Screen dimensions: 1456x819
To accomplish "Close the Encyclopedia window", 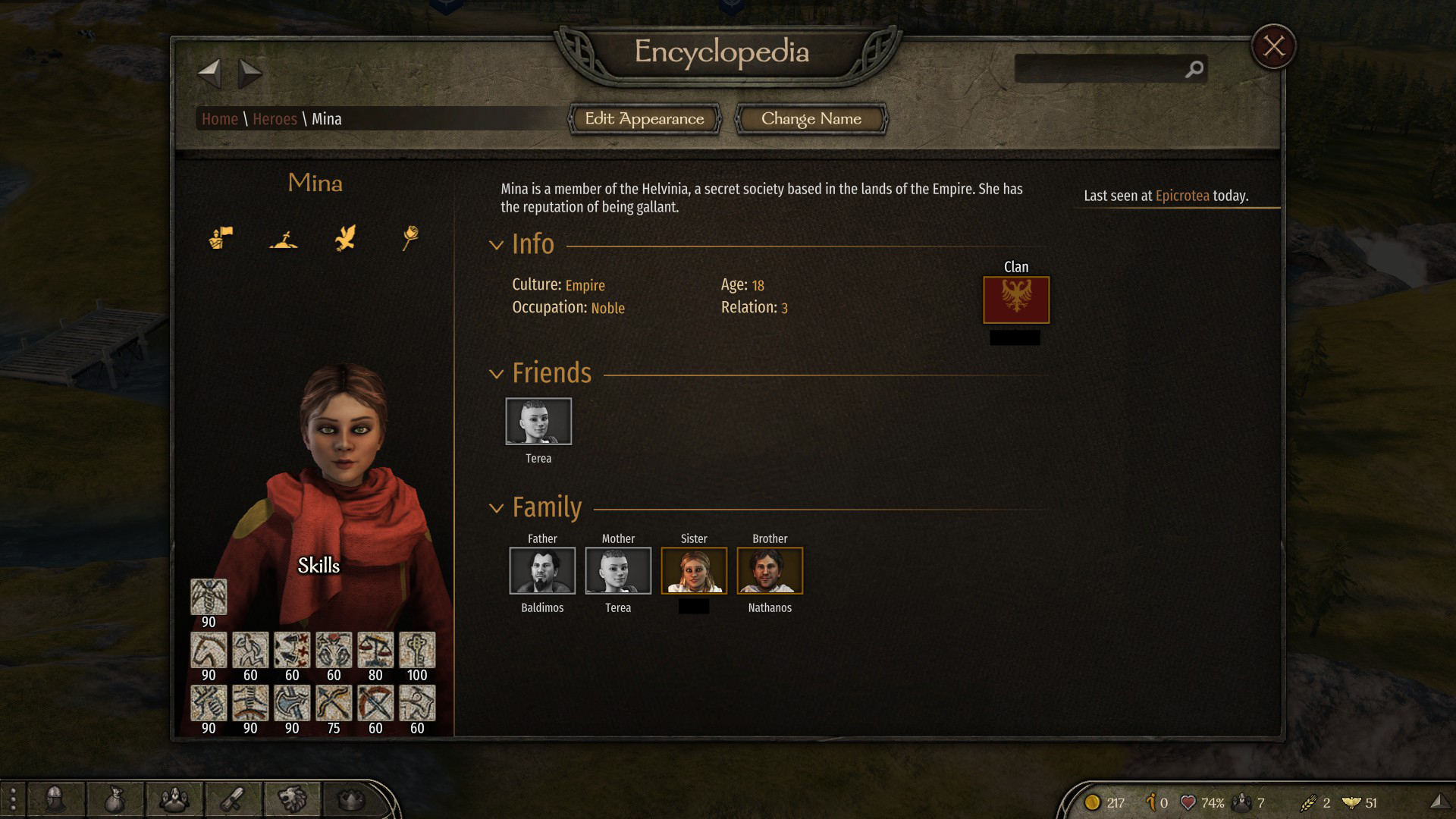I will pos(1273,47).
